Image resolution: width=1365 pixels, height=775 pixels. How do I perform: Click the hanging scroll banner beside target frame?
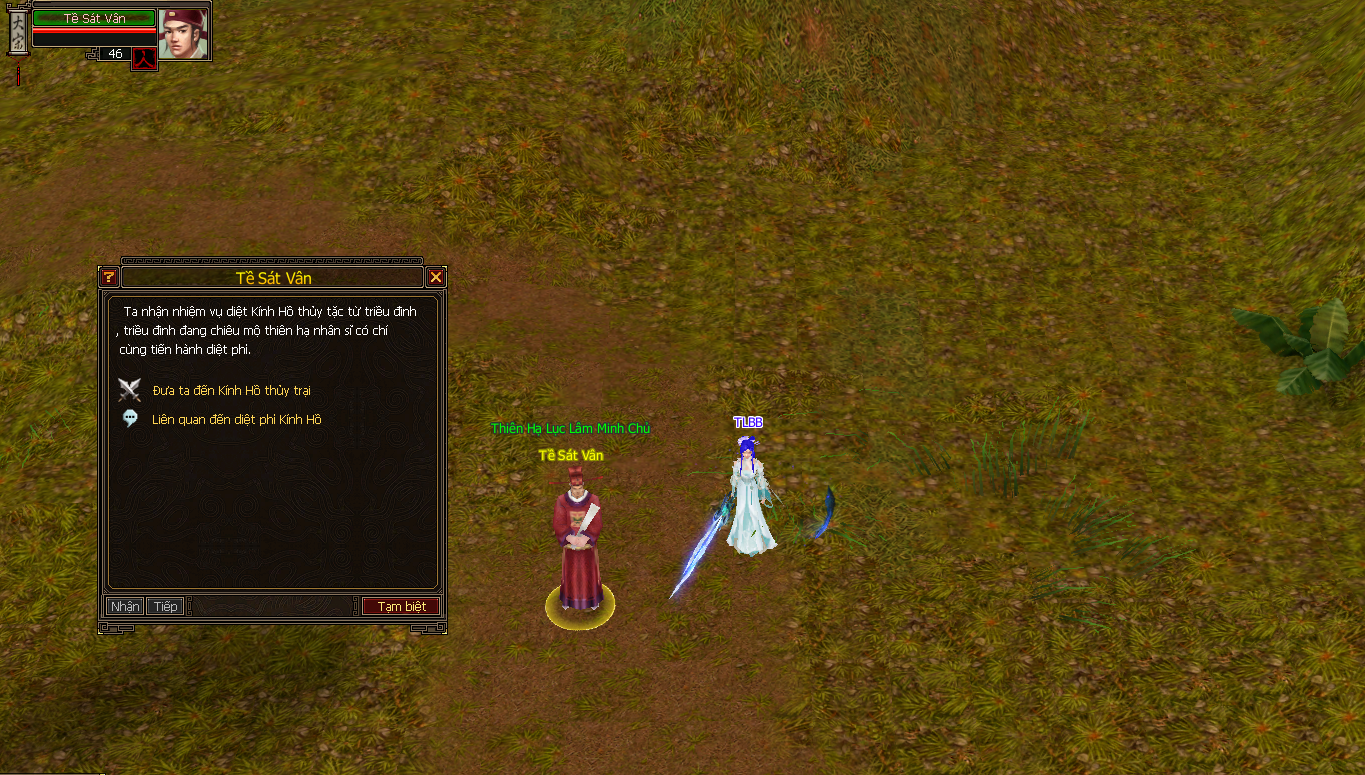tap(18, 35)
